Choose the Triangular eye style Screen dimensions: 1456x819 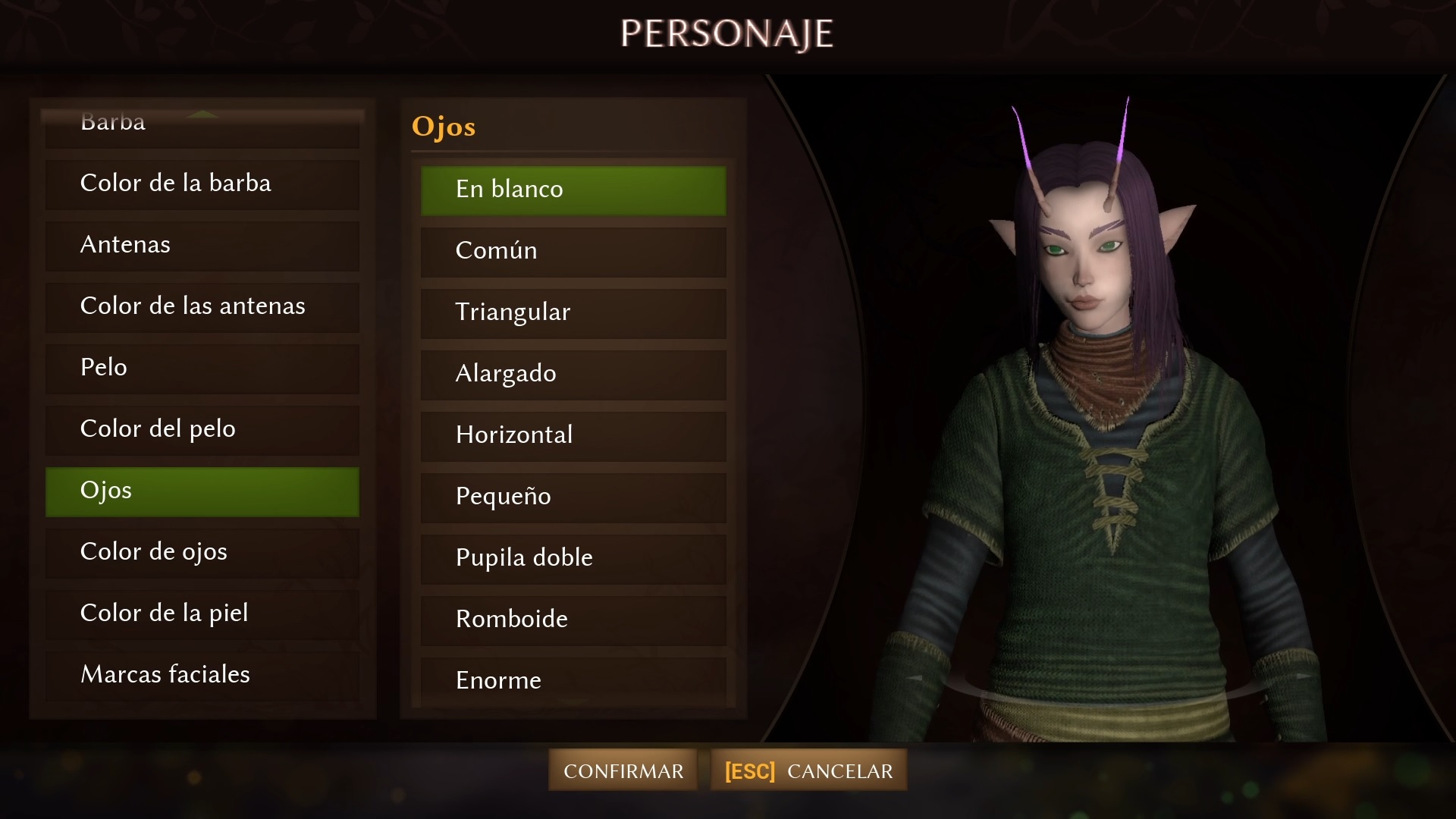[x=573, y=312]
